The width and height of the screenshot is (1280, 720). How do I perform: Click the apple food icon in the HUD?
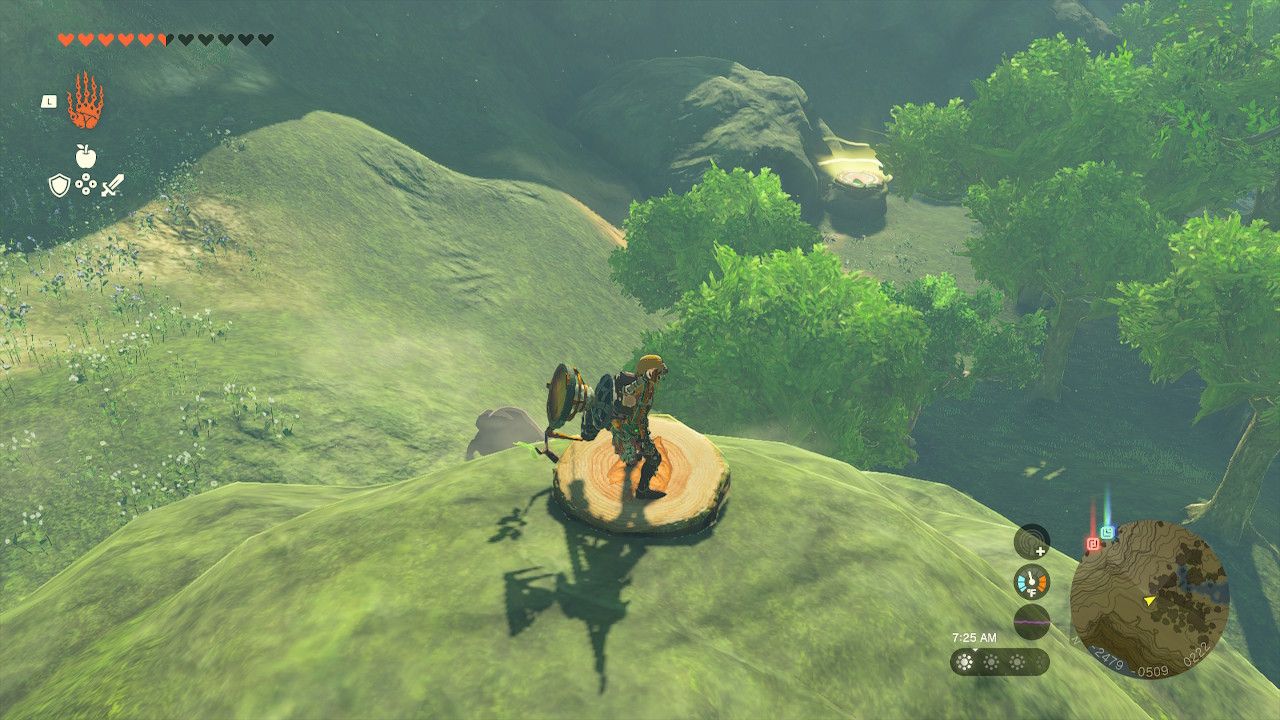(x=85, y=156)
